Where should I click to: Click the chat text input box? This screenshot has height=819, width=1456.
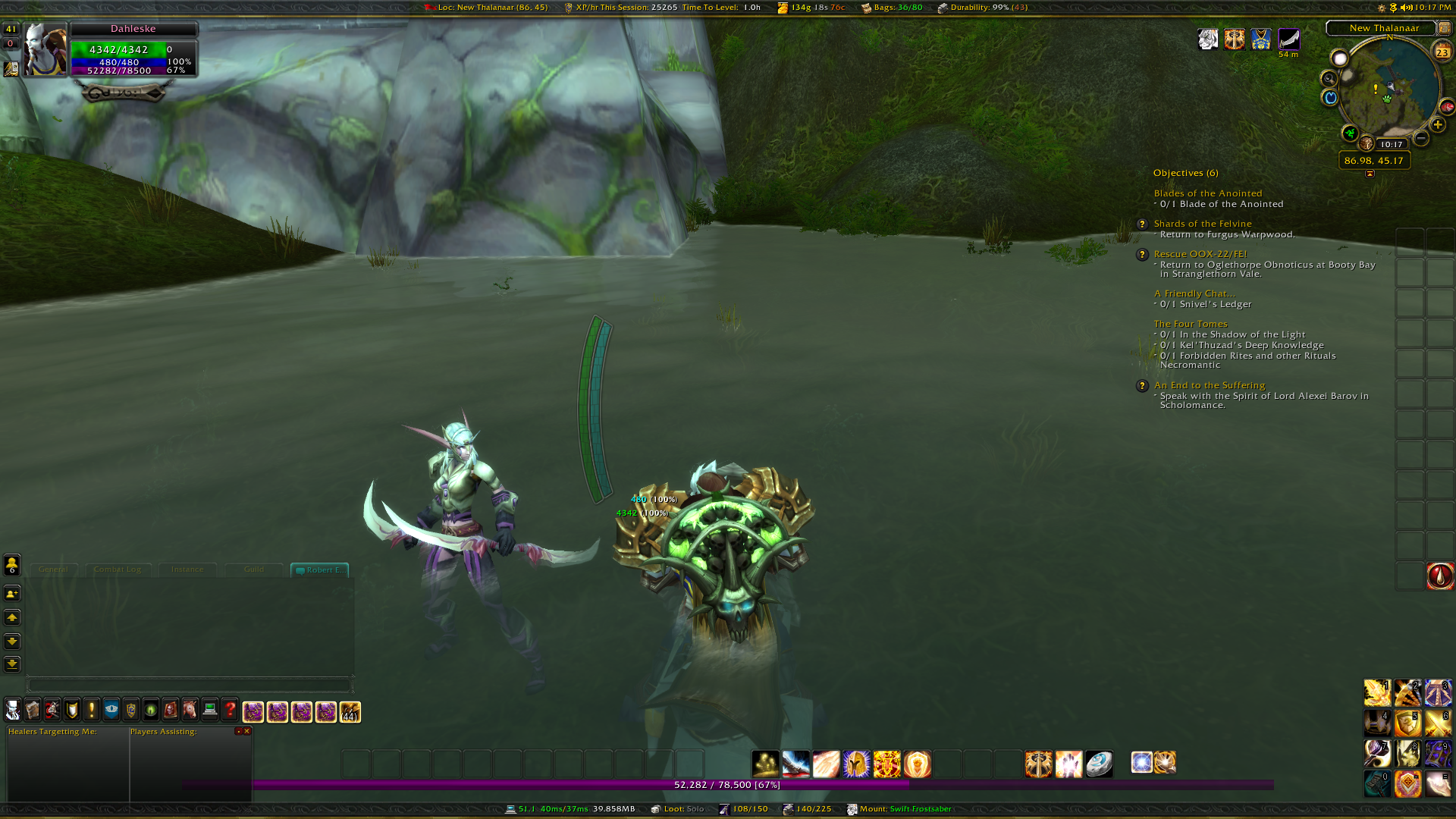tap(190, 686)
